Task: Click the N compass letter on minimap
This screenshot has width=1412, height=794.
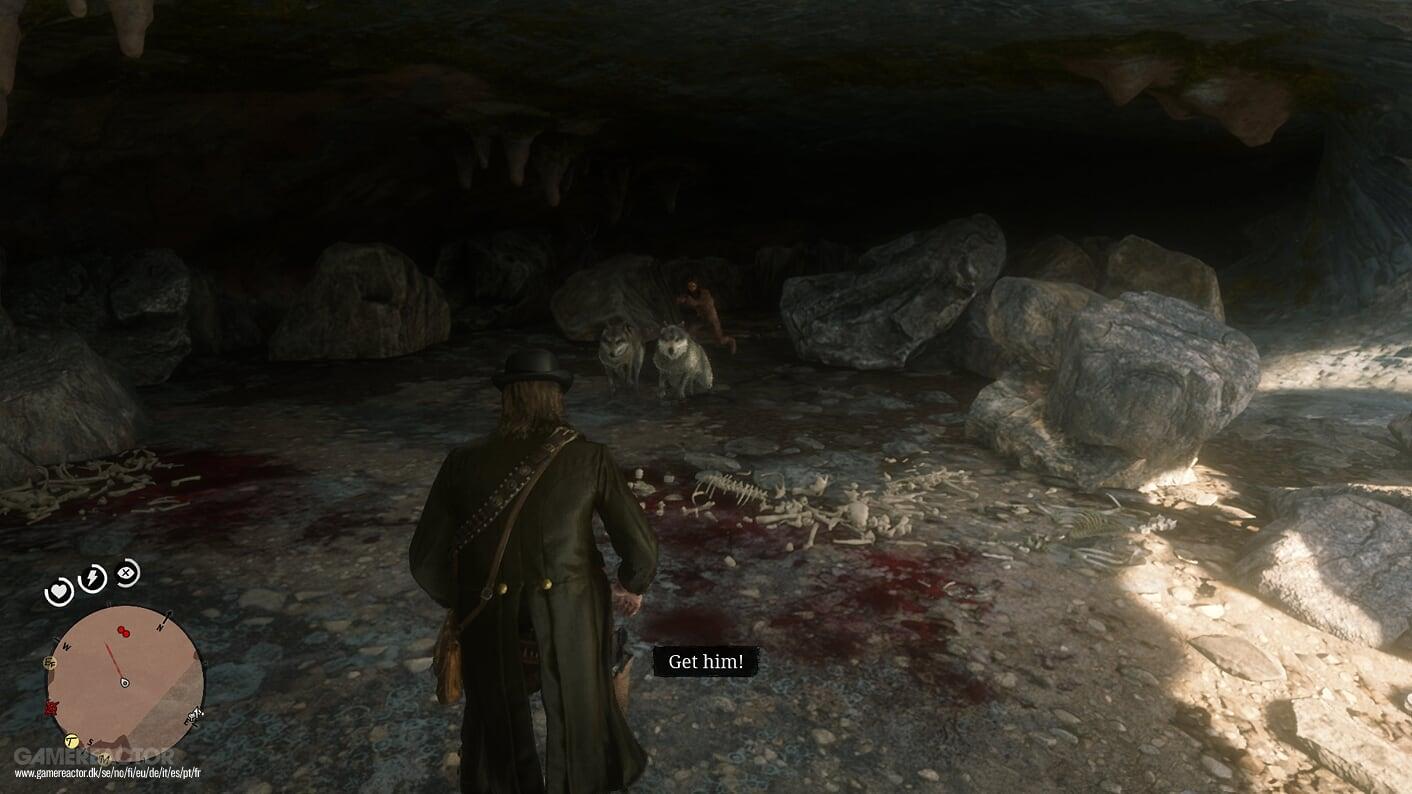Action: pyautogui.click(x=160, y=627)
